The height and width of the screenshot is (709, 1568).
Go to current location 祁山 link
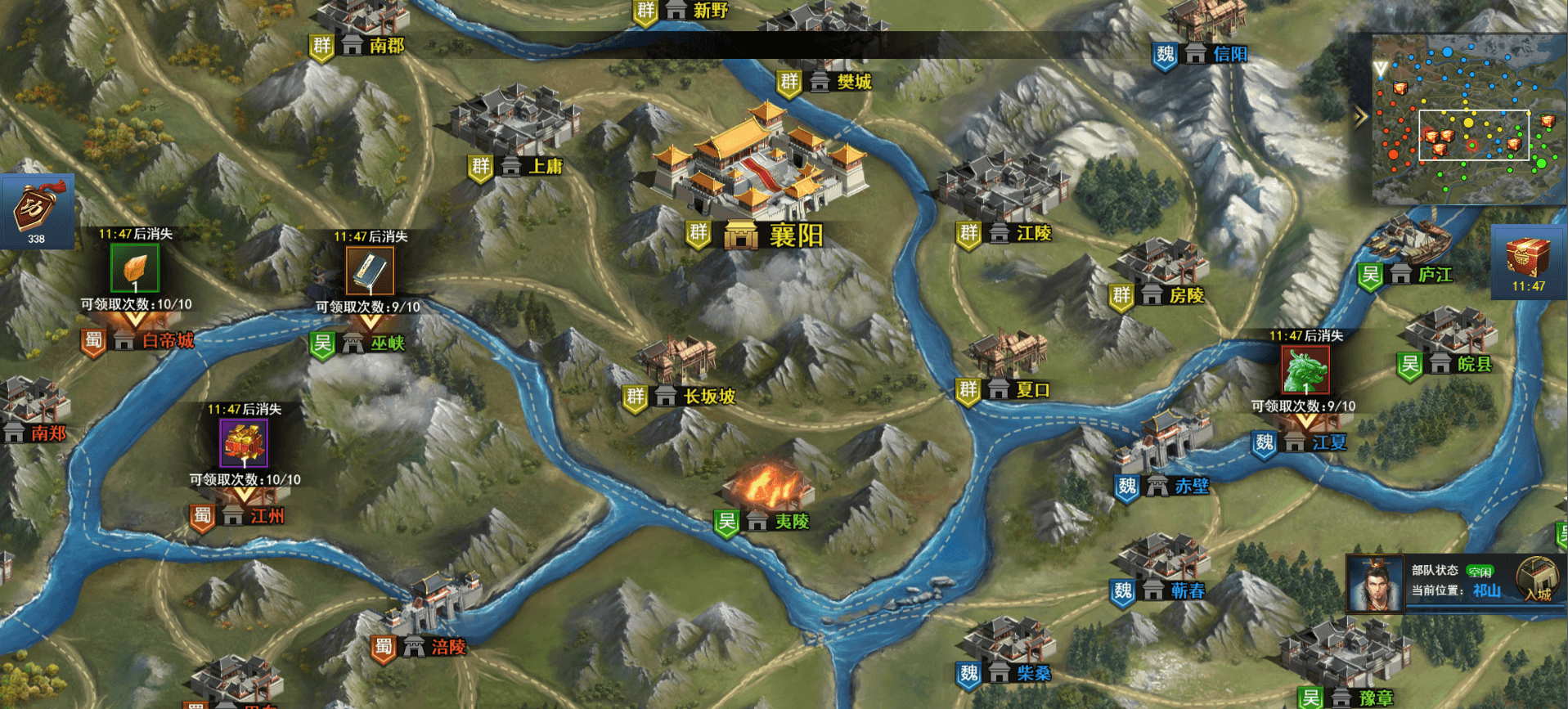(x=1486, y=591)
